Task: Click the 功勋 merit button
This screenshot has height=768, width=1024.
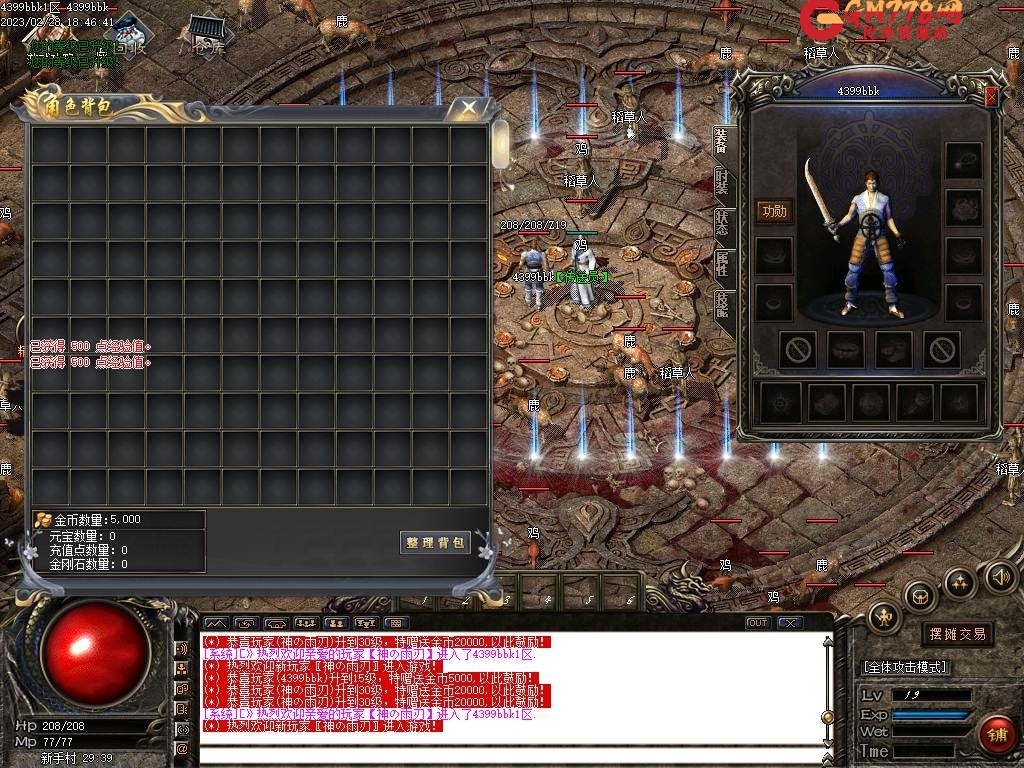Action: (774, 210)
